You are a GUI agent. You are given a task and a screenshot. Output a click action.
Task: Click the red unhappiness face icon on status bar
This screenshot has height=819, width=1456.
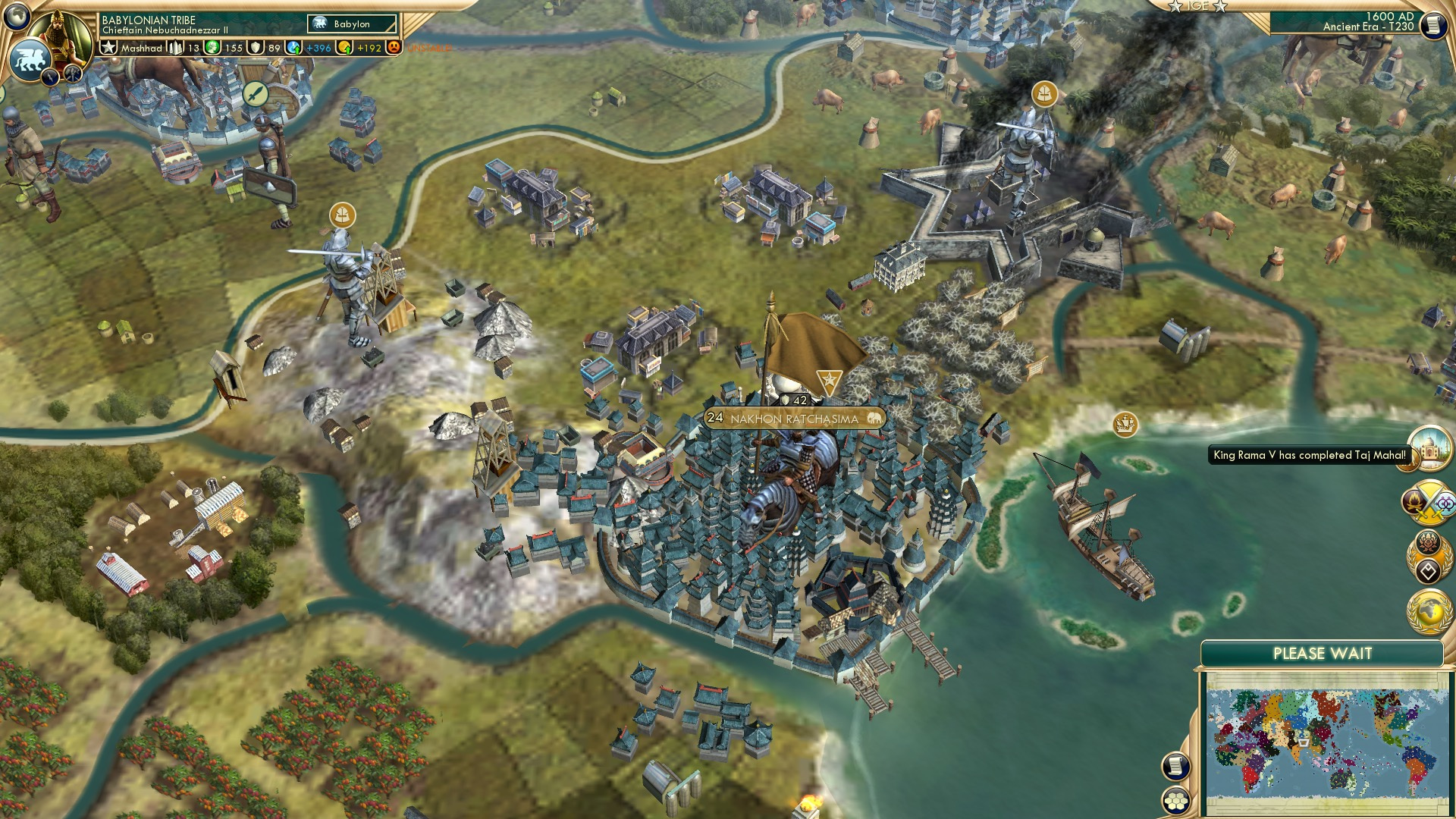[x=395, y=46]
